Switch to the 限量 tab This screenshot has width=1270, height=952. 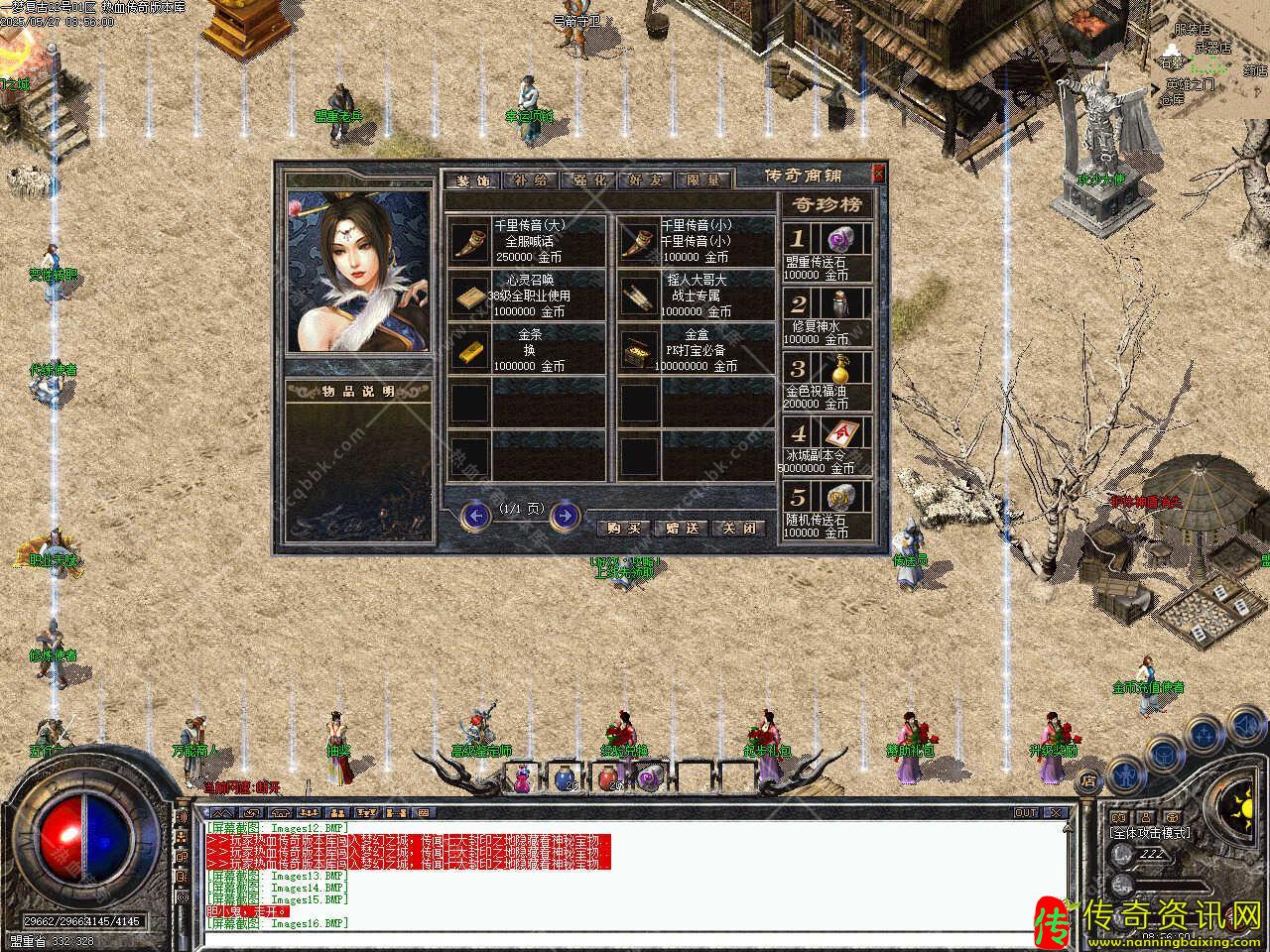pyautogui.click(x=703, y=181)
